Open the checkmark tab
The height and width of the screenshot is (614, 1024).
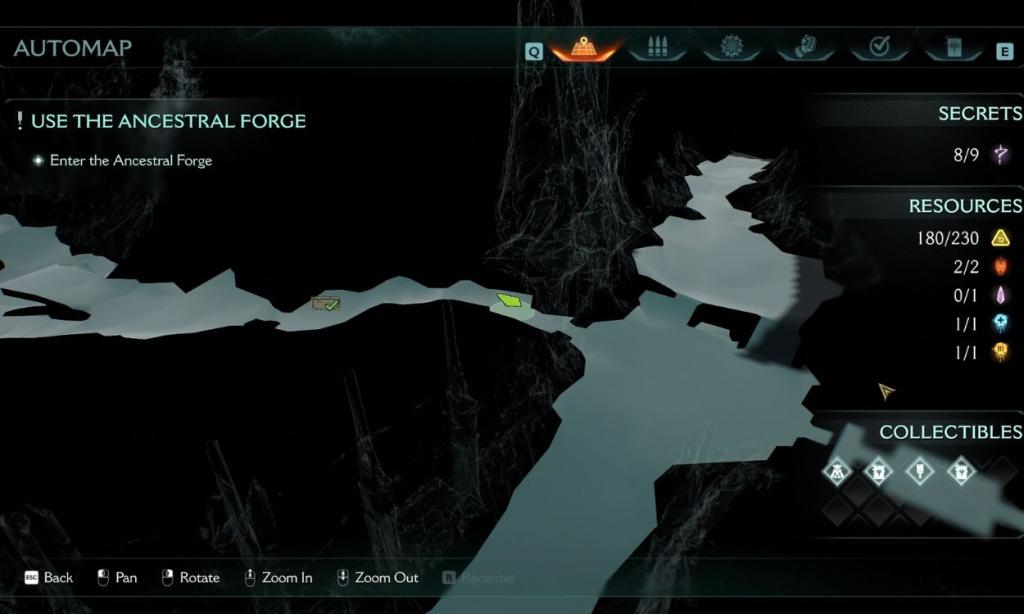(879, 47)
